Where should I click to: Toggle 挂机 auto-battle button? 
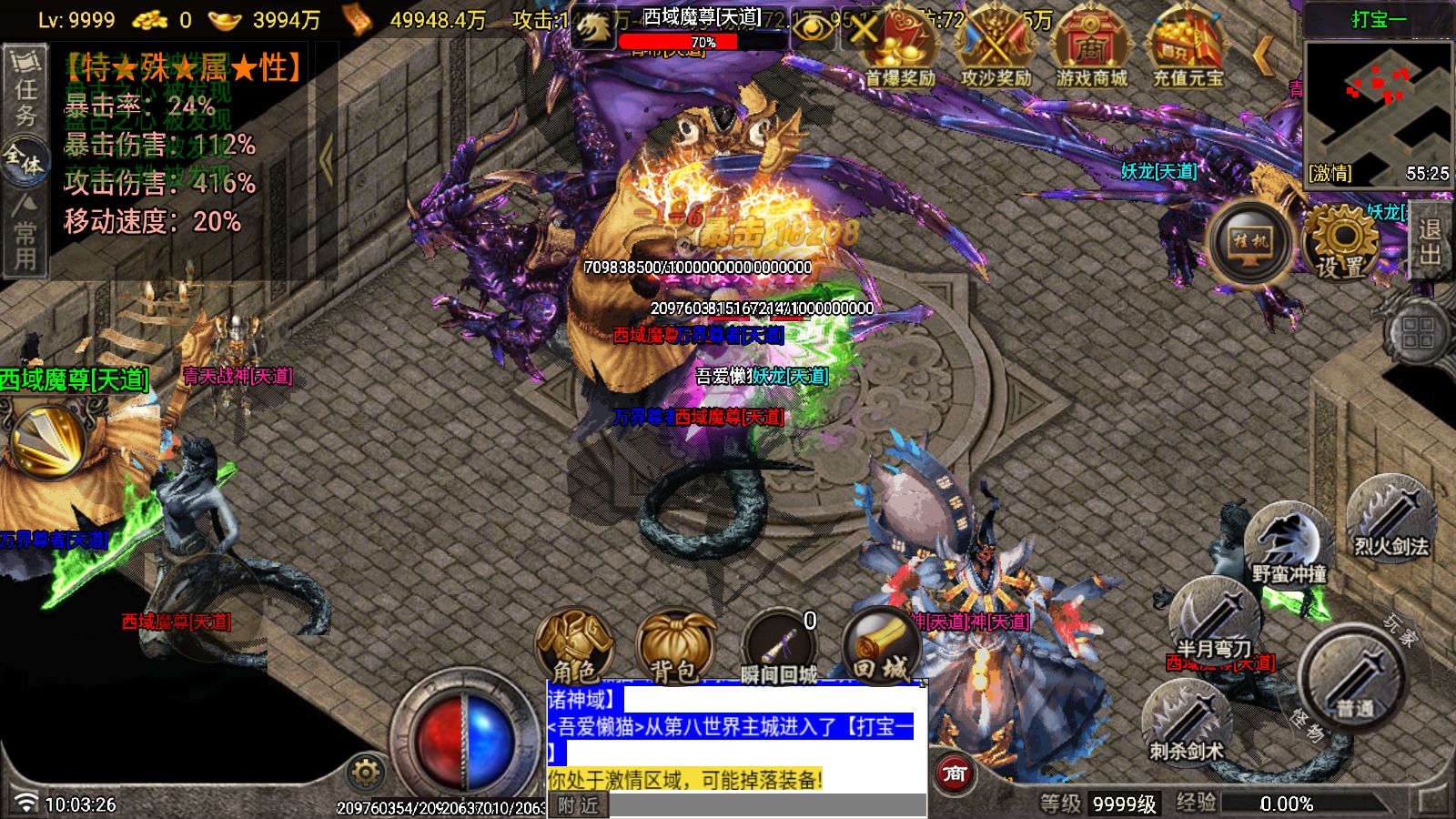coord(1250,242)
